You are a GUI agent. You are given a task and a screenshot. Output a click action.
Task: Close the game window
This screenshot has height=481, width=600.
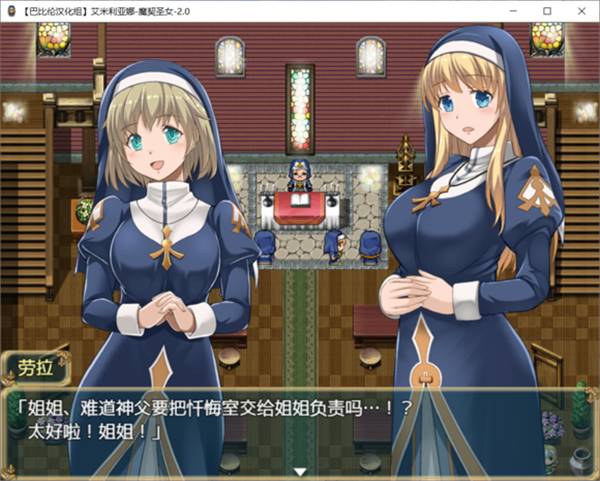[x=581, y=10]
